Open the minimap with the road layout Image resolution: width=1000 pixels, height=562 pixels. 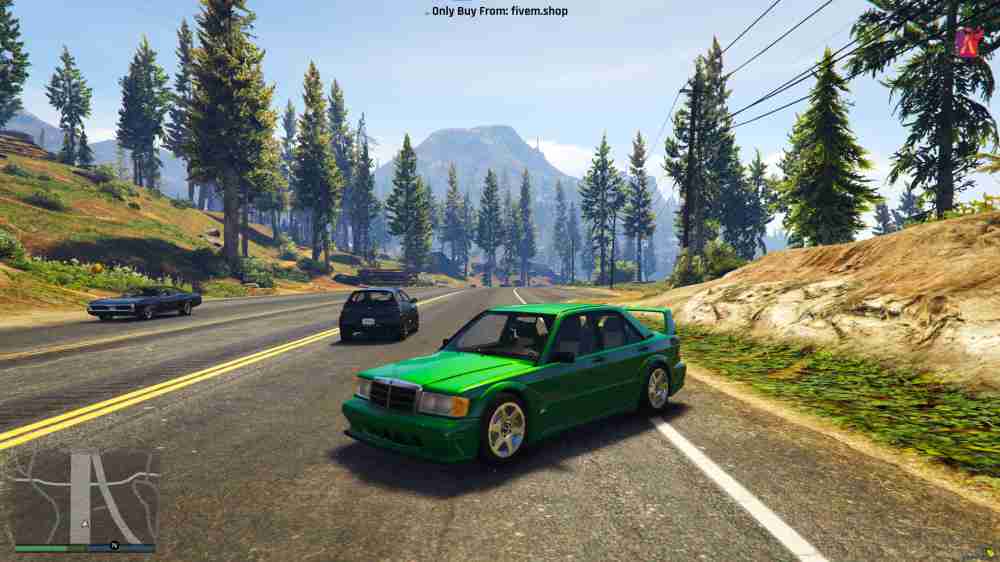[x=84, y=496]
